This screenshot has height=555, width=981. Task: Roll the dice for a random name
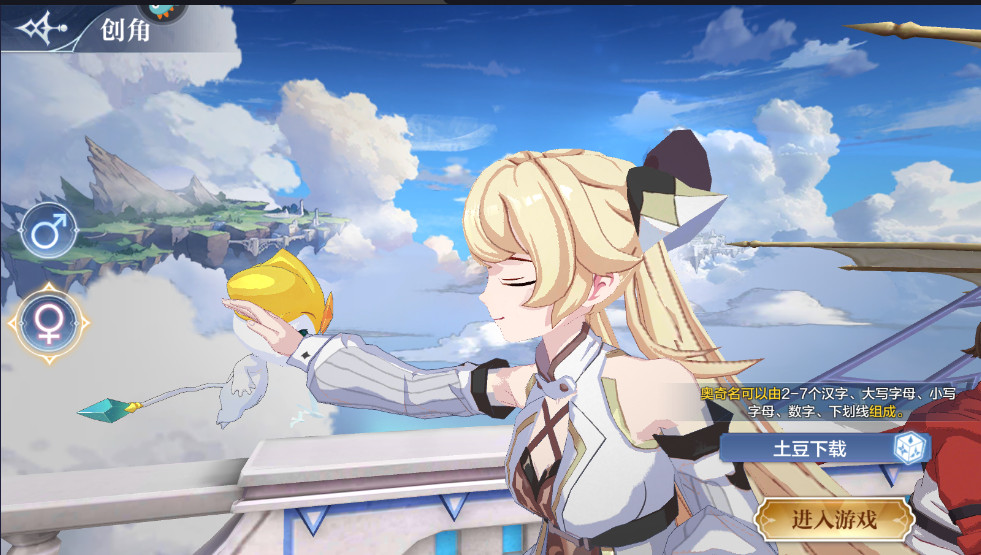(x=910, y=448)
